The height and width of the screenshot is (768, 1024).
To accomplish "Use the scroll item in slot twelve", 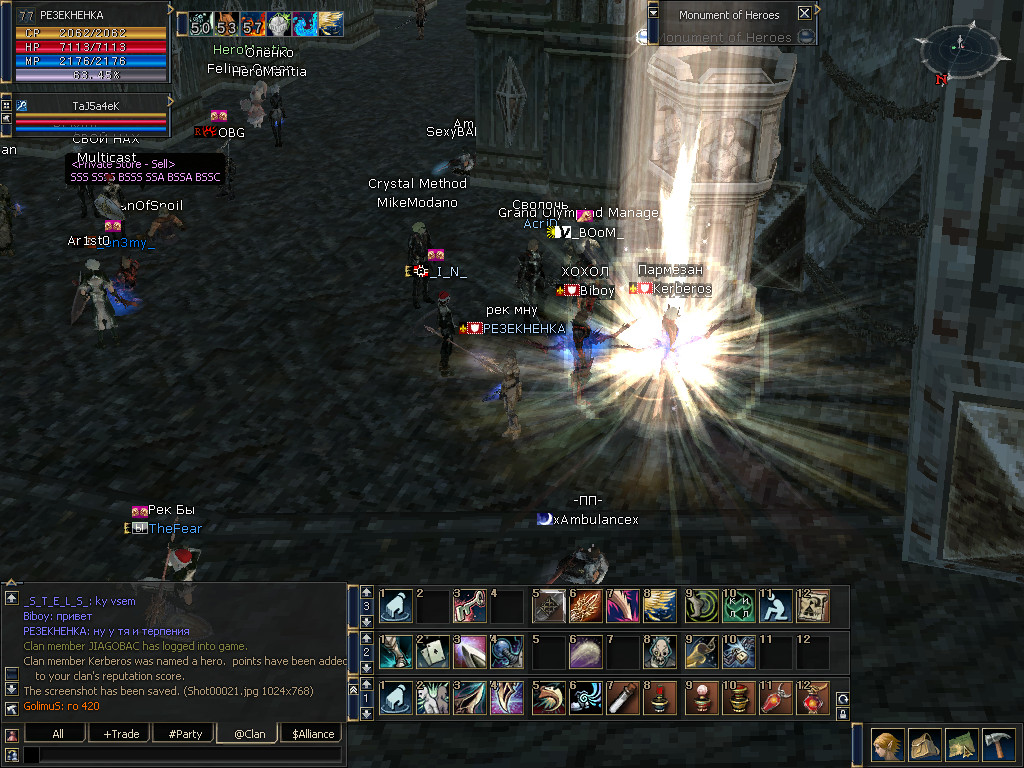I will coord(813,606).
